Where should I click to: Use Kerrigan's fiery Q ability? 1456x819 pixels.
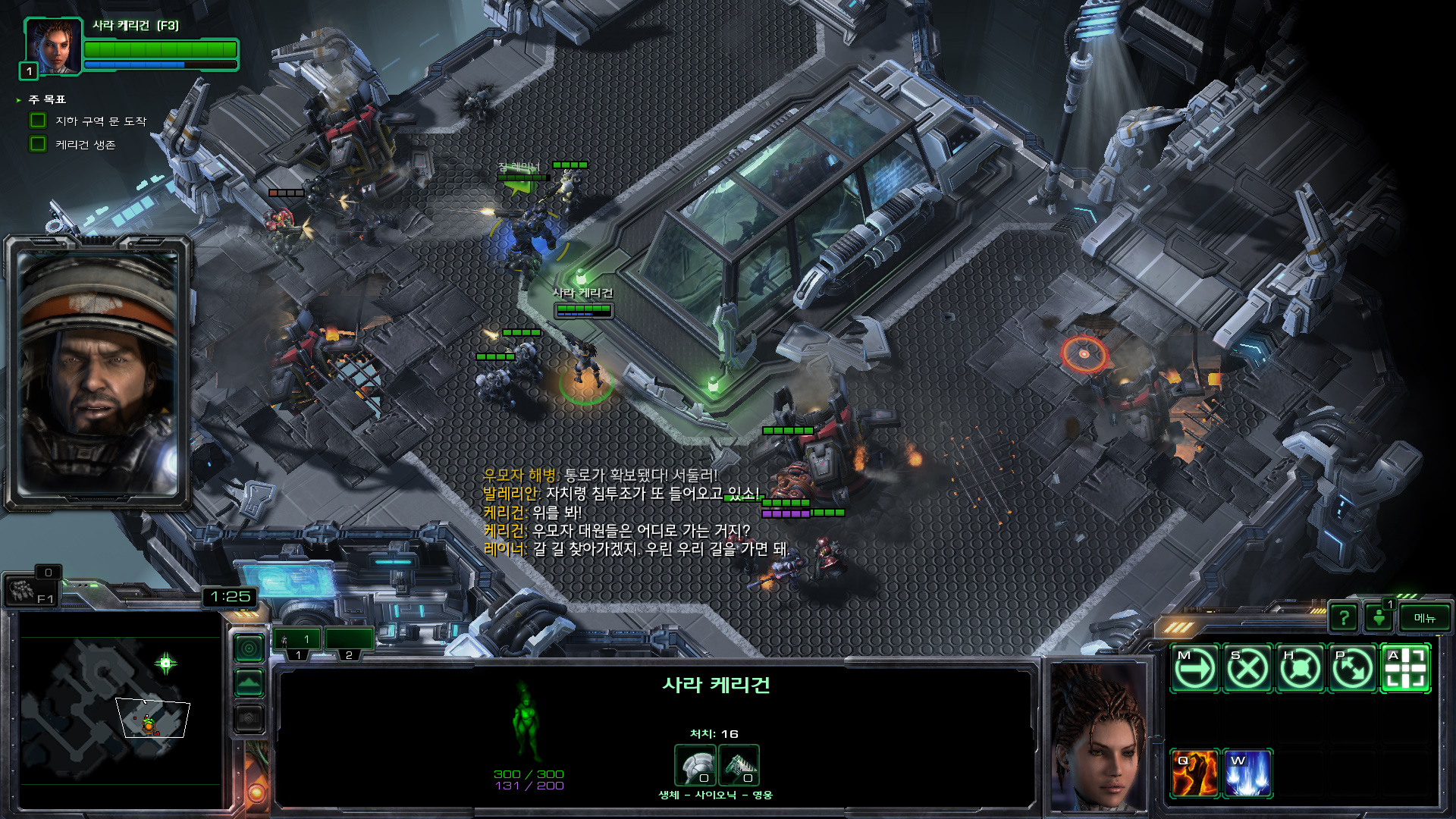click(1194, 773)
